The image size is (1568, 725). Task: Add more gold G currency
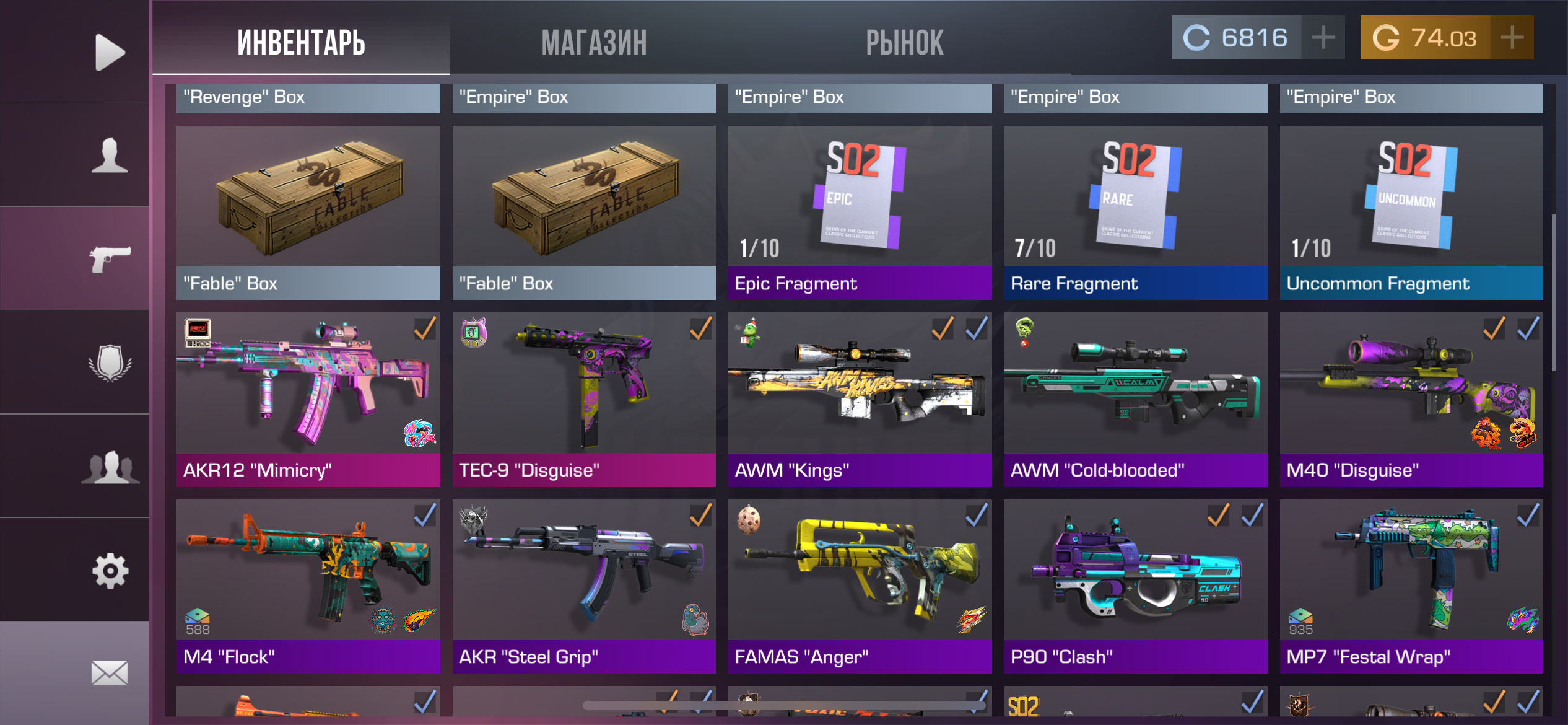click(1512, 38)
